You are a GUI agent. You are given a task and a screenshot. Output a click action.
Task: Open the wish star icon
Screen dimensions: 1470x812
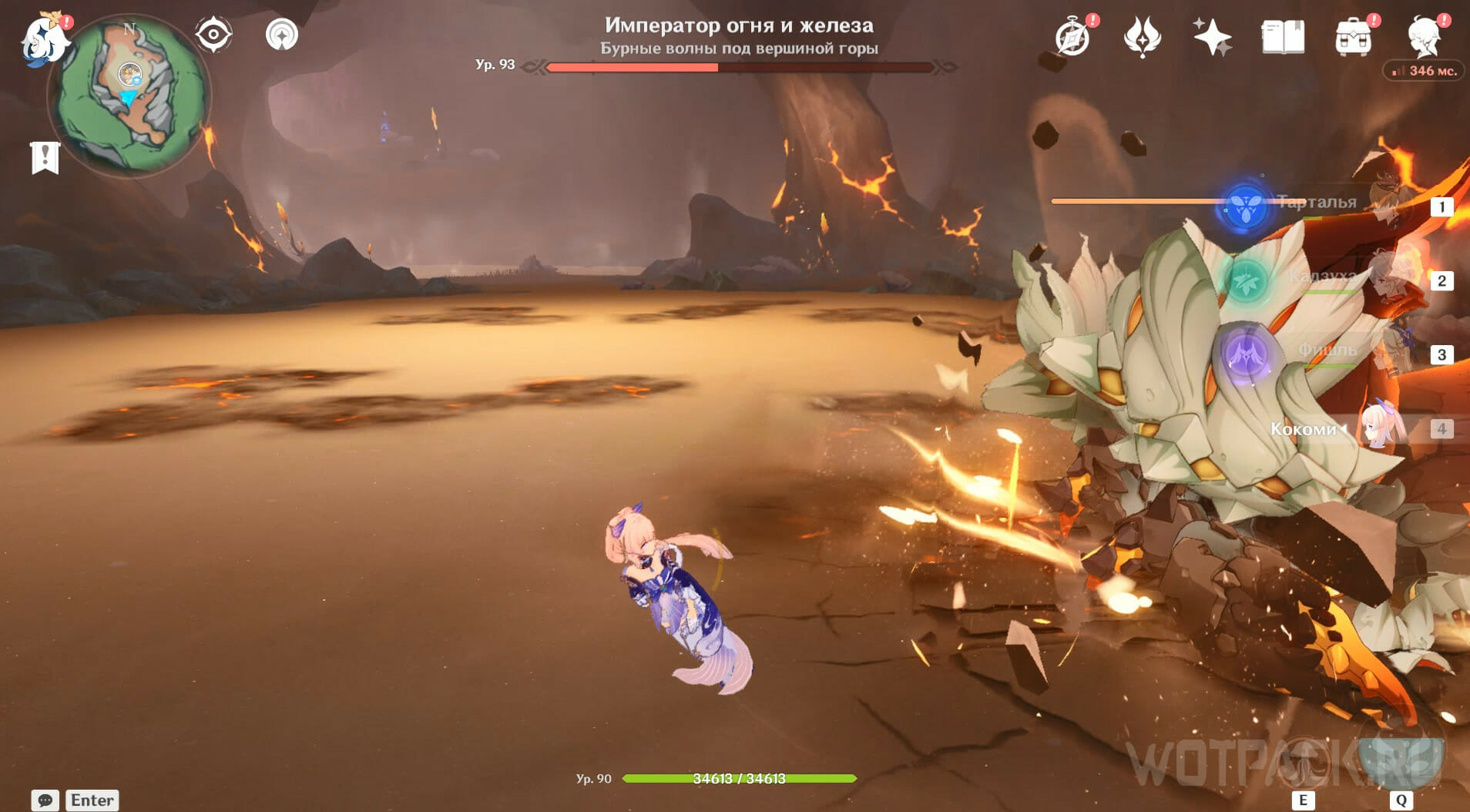coord(1211,37)
